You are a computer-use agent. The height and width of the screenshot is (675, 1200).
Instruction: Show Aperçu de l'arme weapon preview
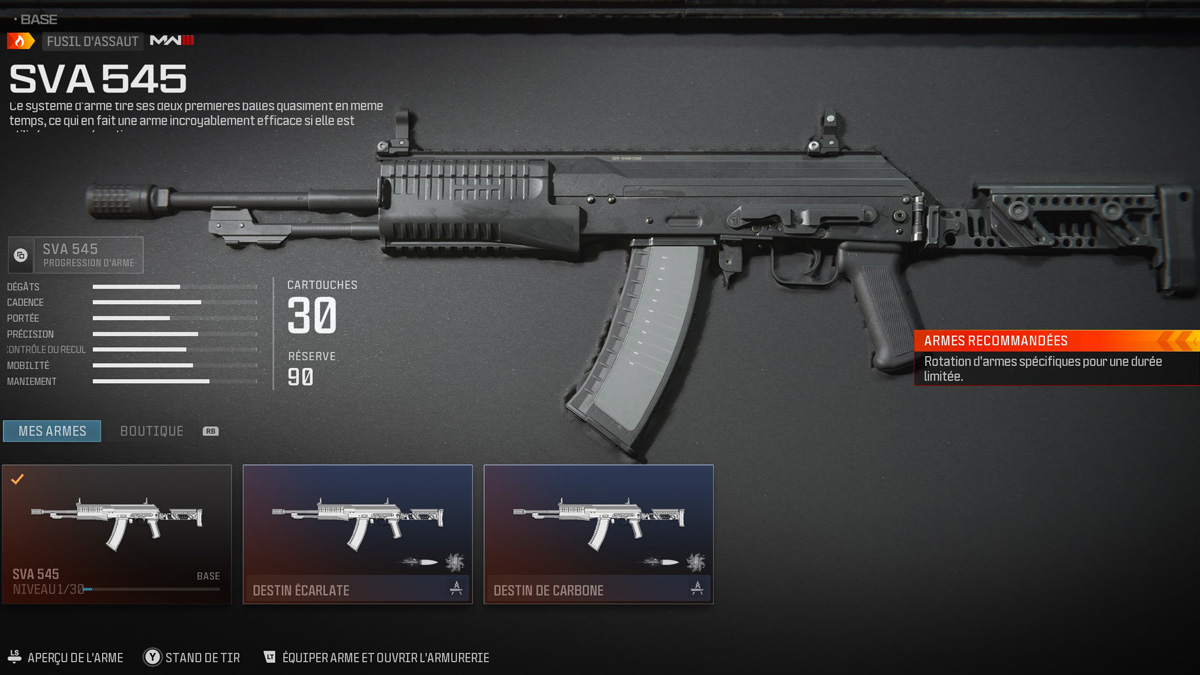pyautogui.click(x=66, y=658)
